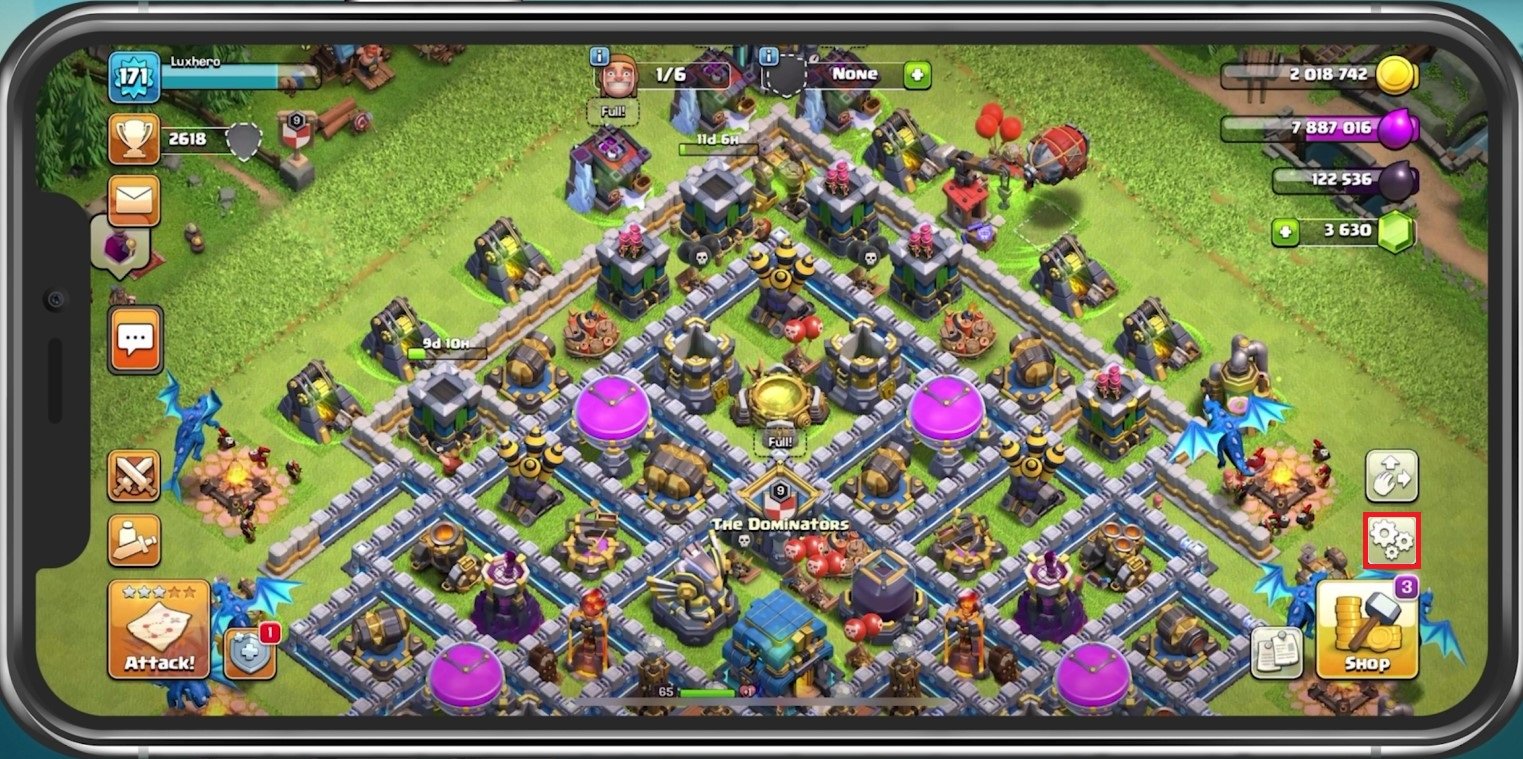
Task: Start an Attack from the map button
Action: [x=159, y=629]
